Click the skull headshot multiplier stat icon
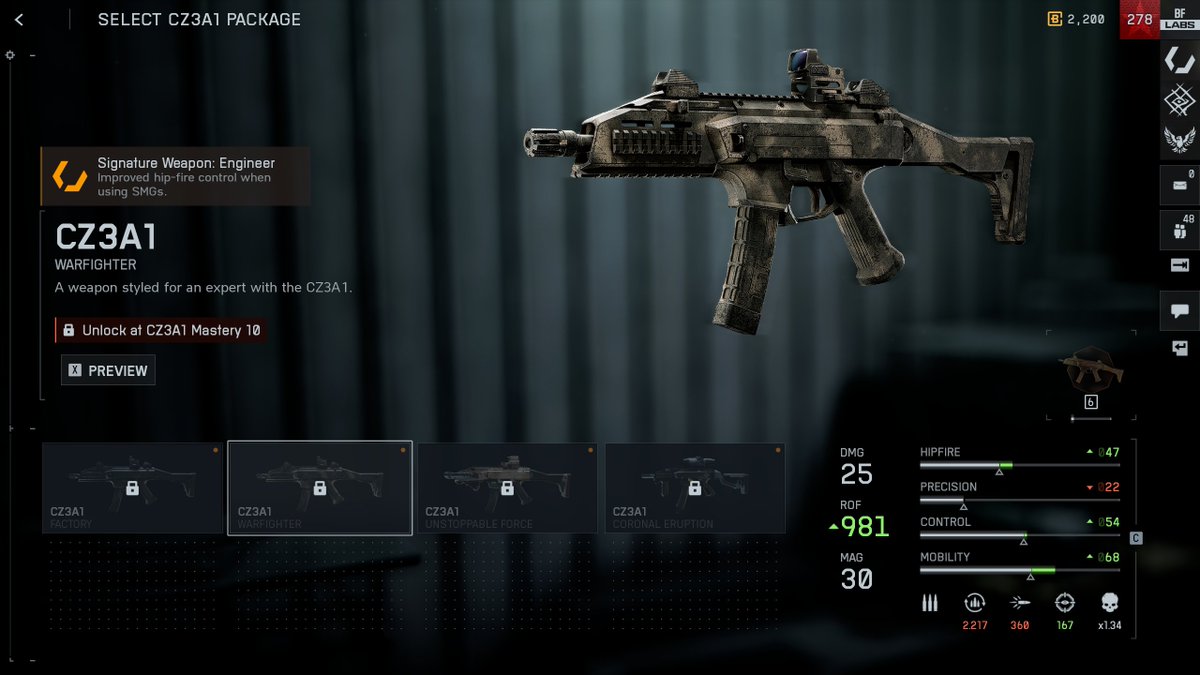1200x675 pixels. tap(1108, 603)
